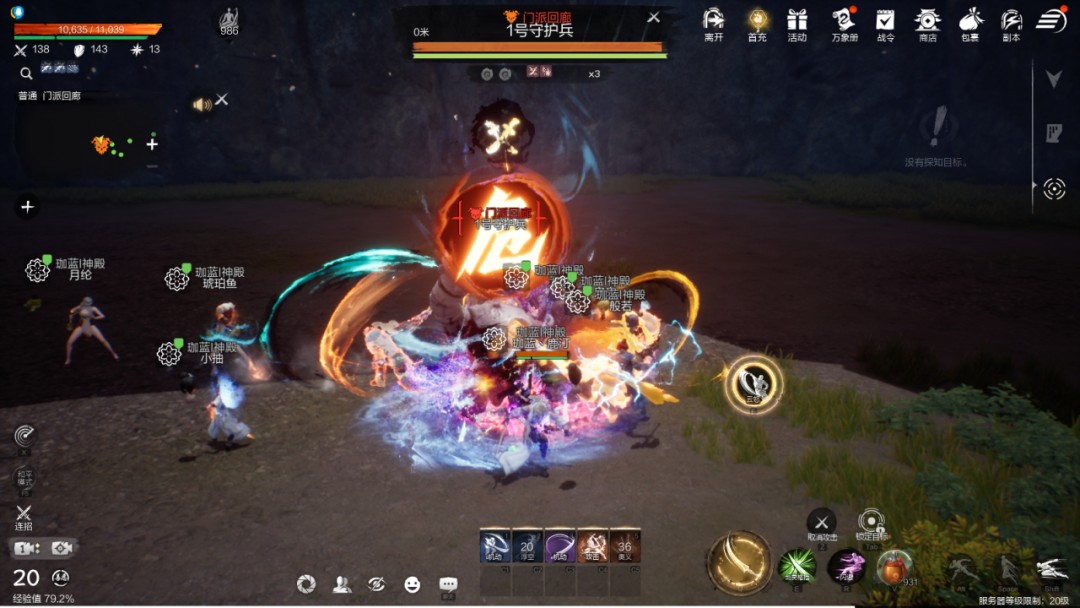Image resolution: width=1080 pixels, height=608 pixels.
Task: Open the 首充 first-recharge offer
Action: (757, 21)
